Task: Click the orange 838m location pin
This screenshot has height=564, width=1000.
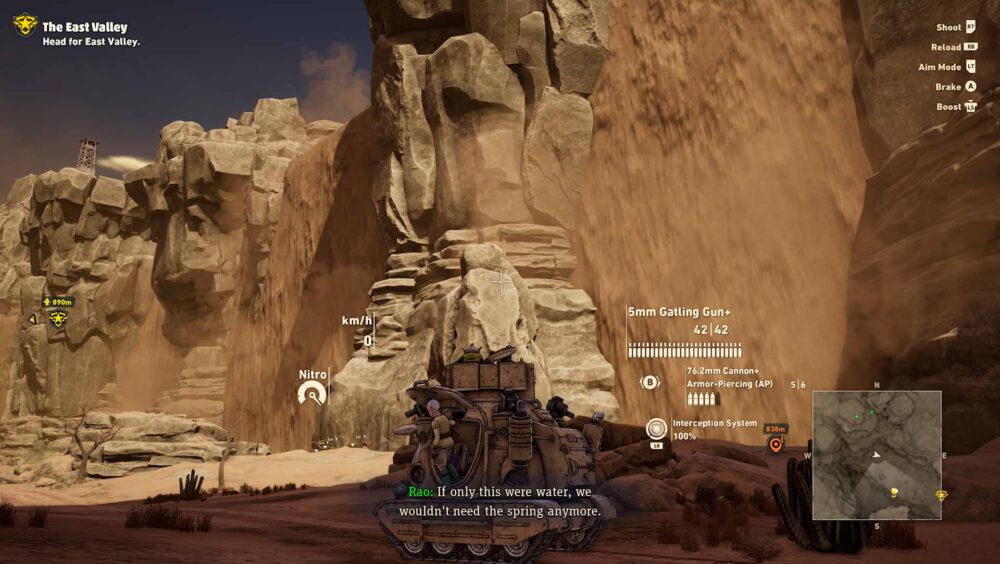Action: pyautogui.click(x=775, y=445)
